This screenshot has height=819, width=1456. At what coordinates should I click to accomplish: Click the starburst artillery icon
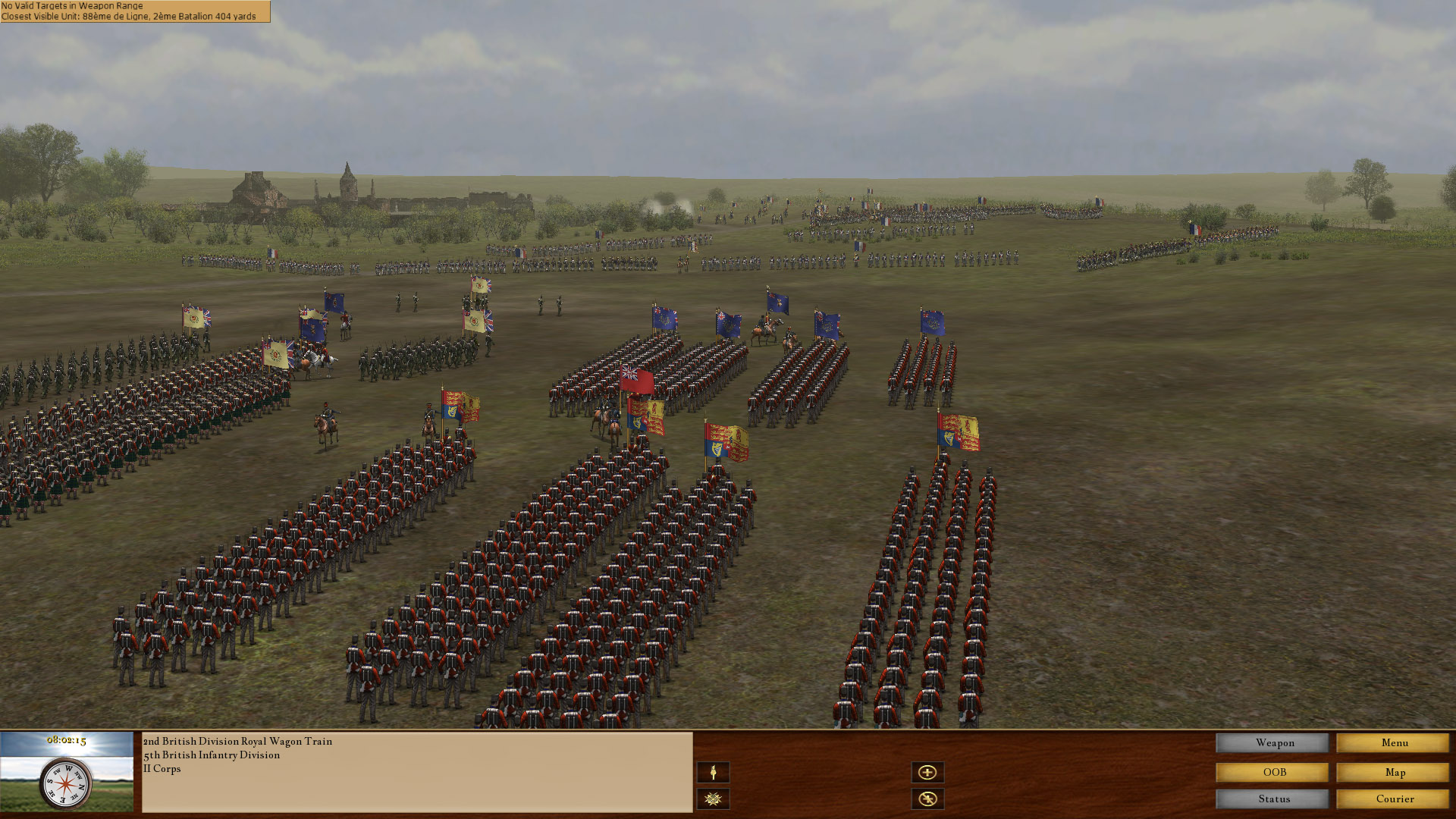click(x=713, y=798)
